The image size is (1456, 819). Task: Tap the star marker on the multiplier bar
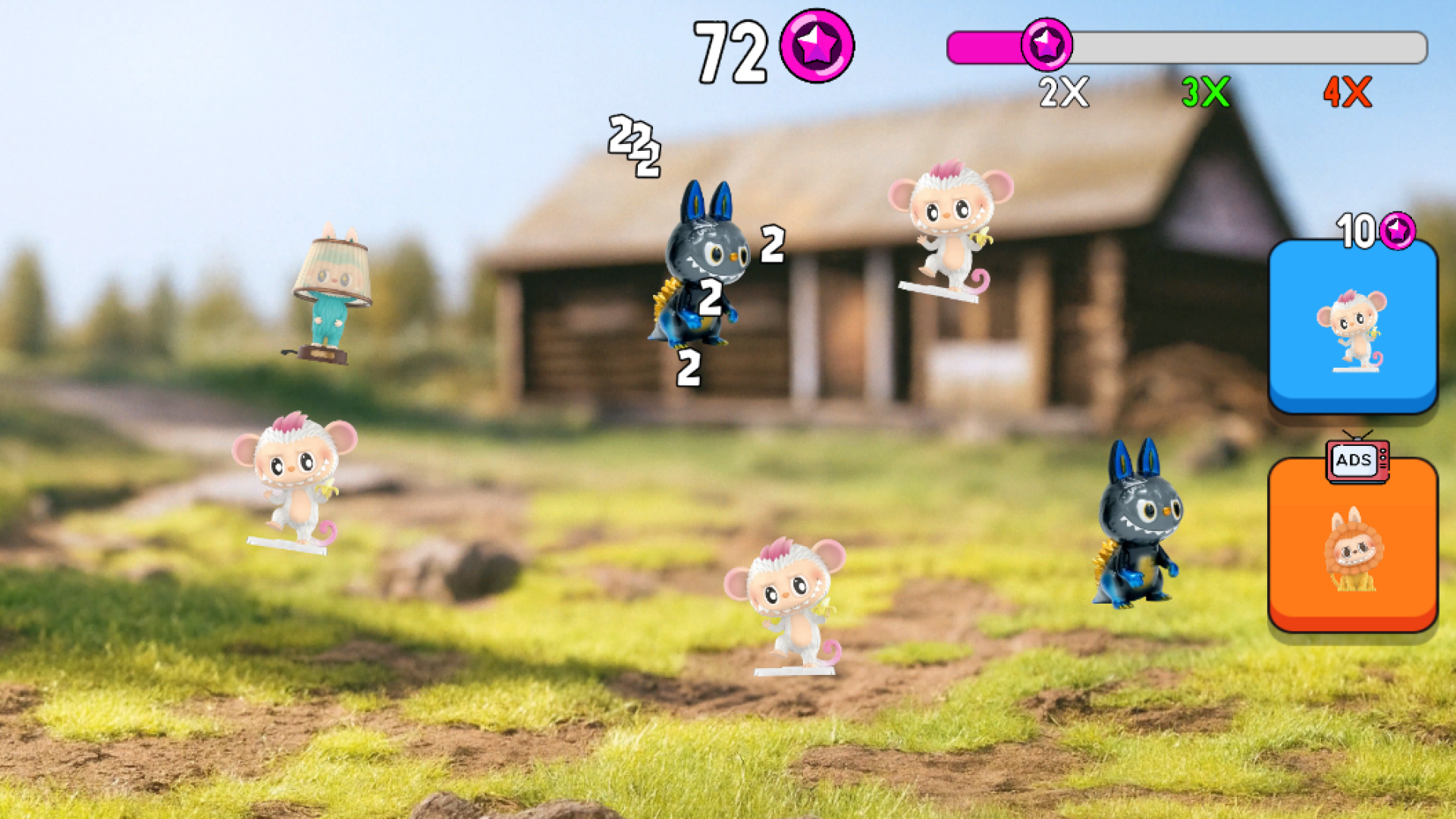click(x=1049, y=45)
